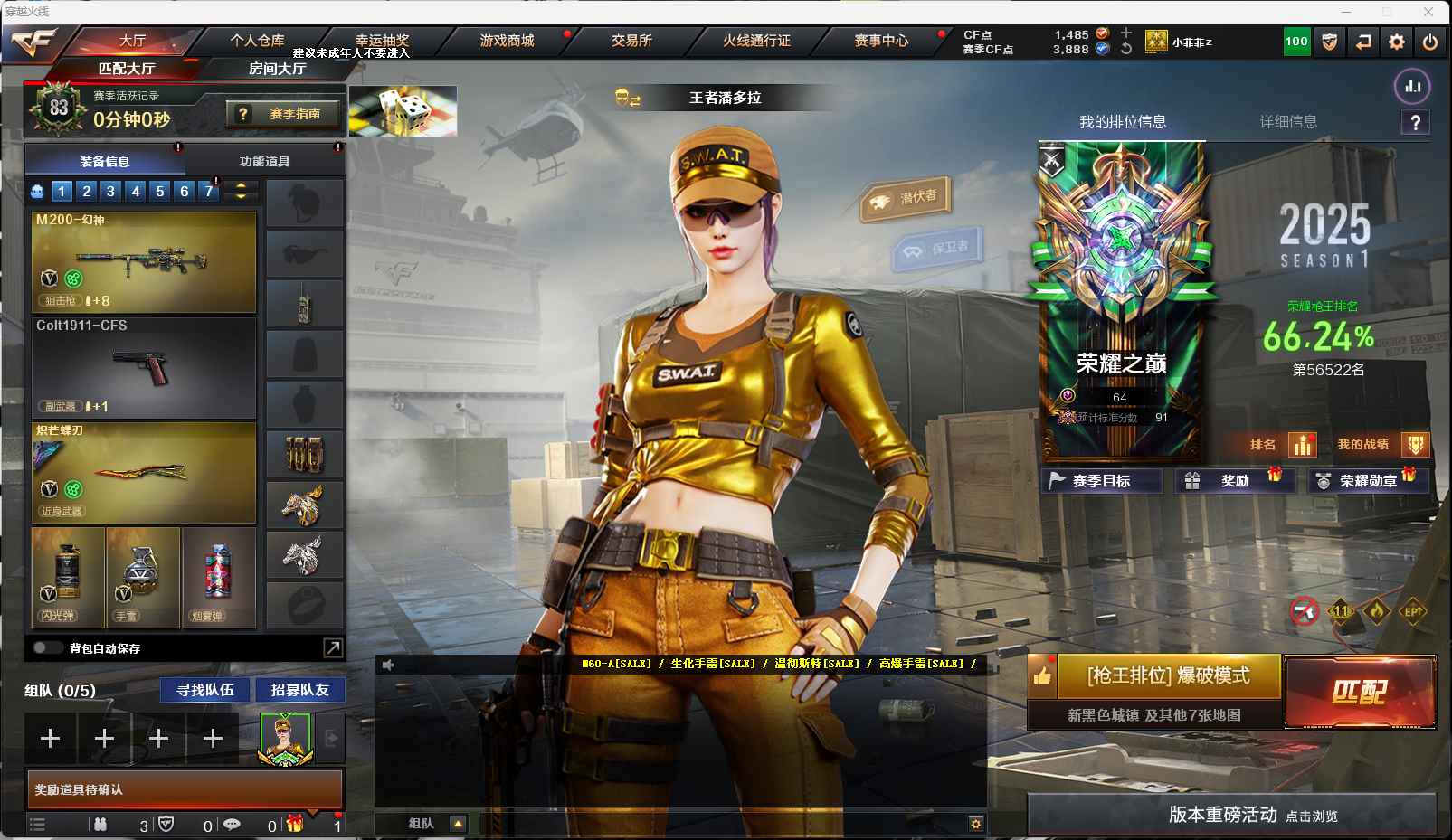Open settings with the gear icon
This screenshot has width=1452, height=840.
[1397, 42]
